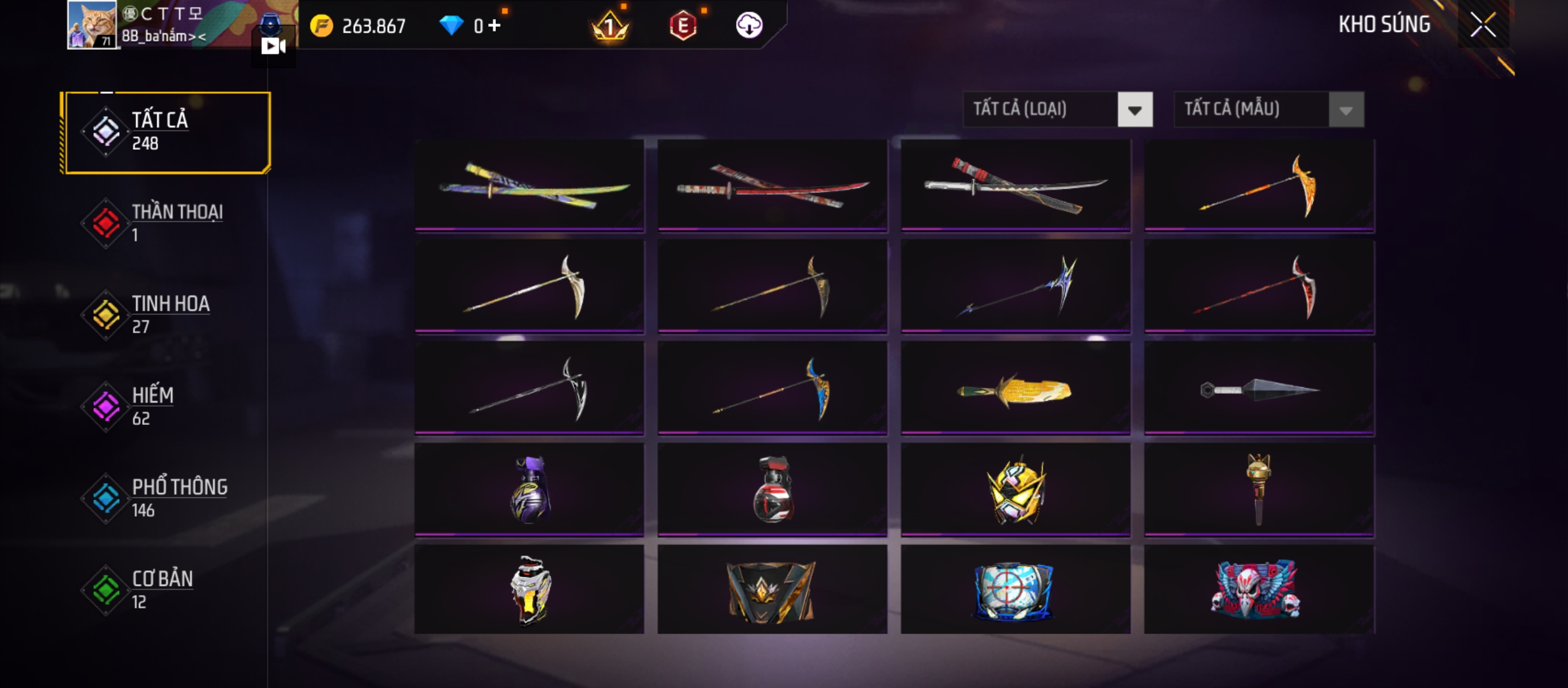Image resolution: width=1568 pixels, height=688 pixels.
Task: Select the Tất Cả category tab
Action: point(167,132)
